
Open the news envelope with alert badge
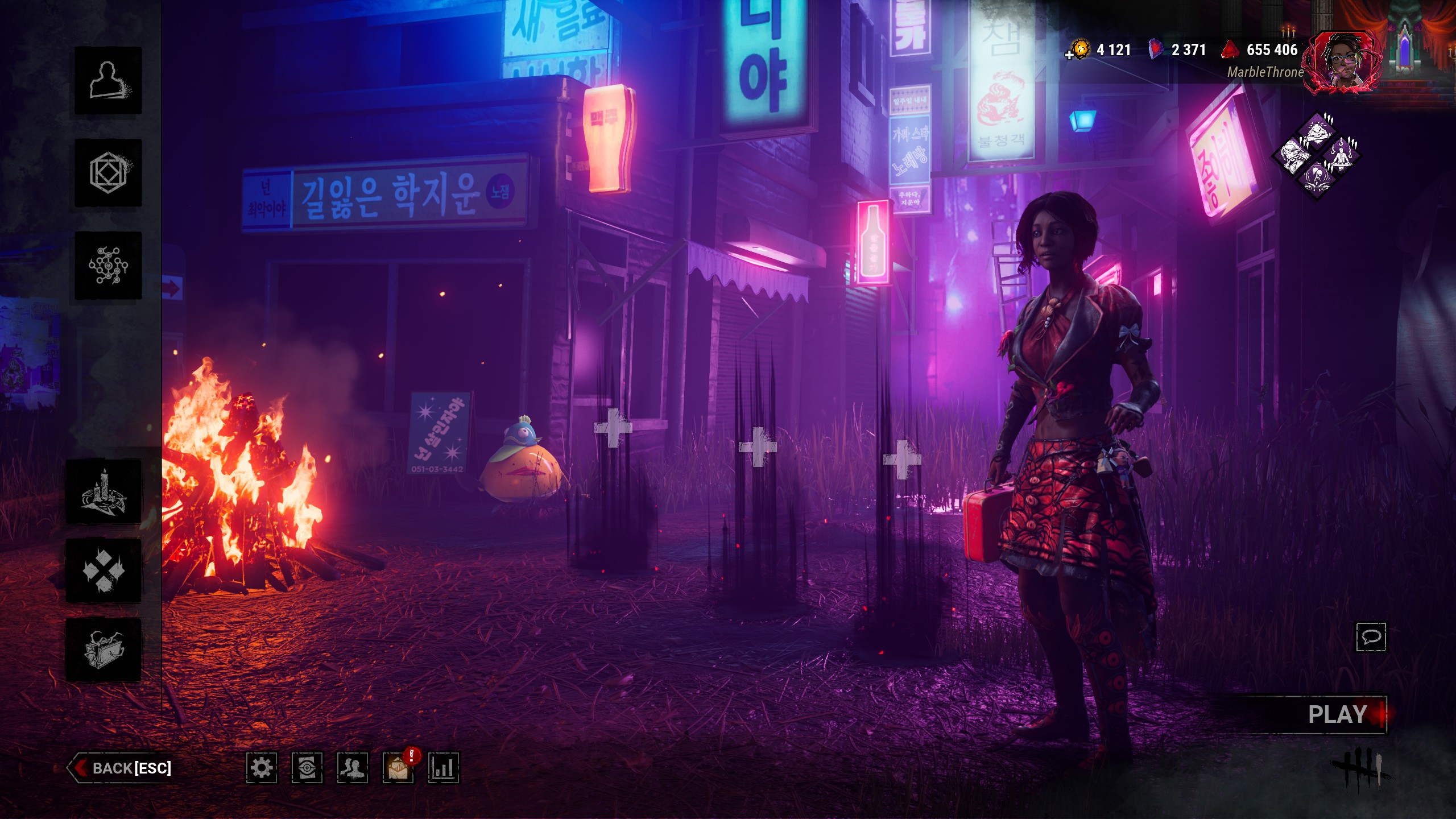tap(398, 768)
